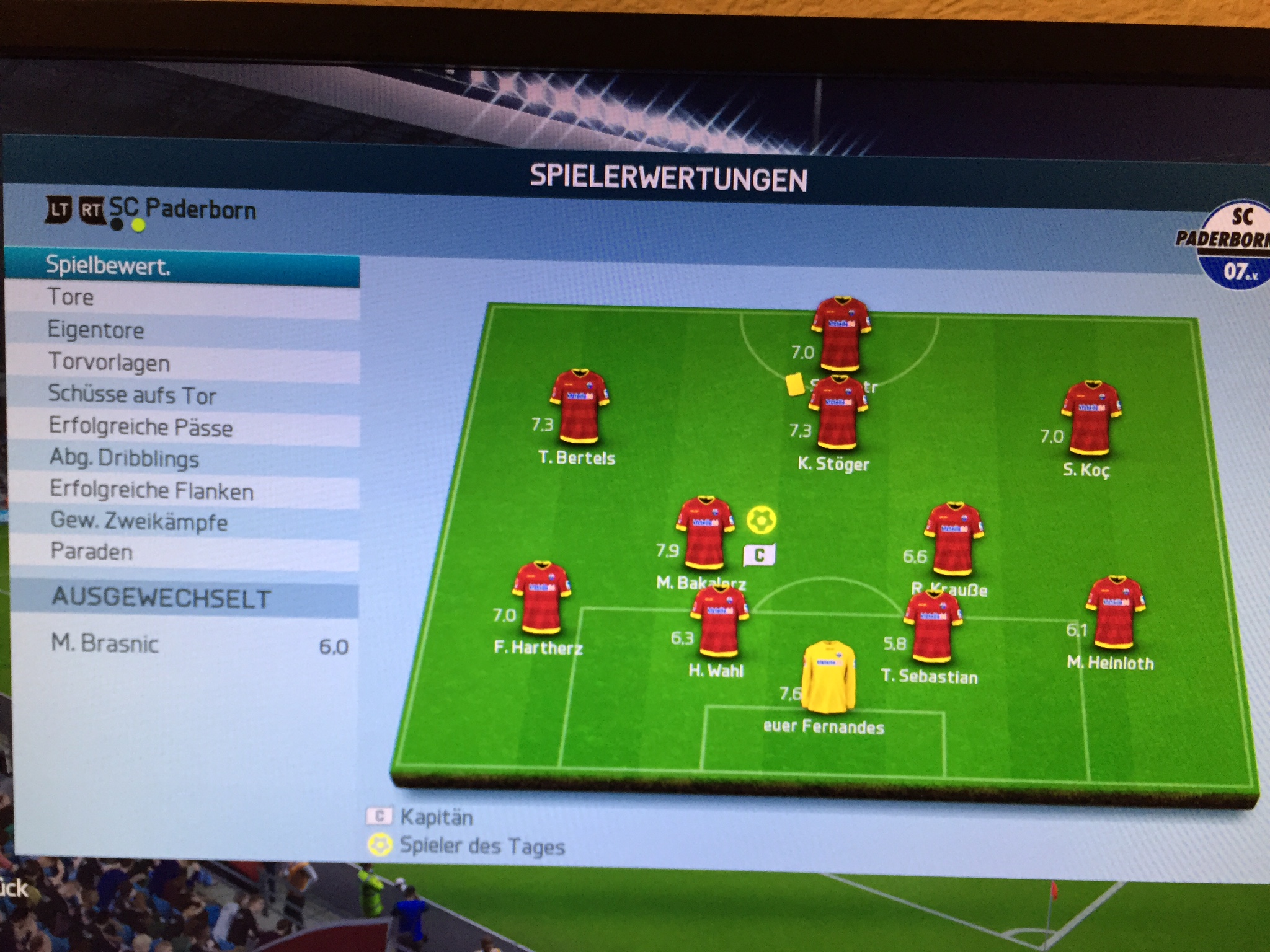This screenshot has height=952, width=1270.
Task: Select T. Bertels' shirt on the pitch
Action: [x=579, y=407]
